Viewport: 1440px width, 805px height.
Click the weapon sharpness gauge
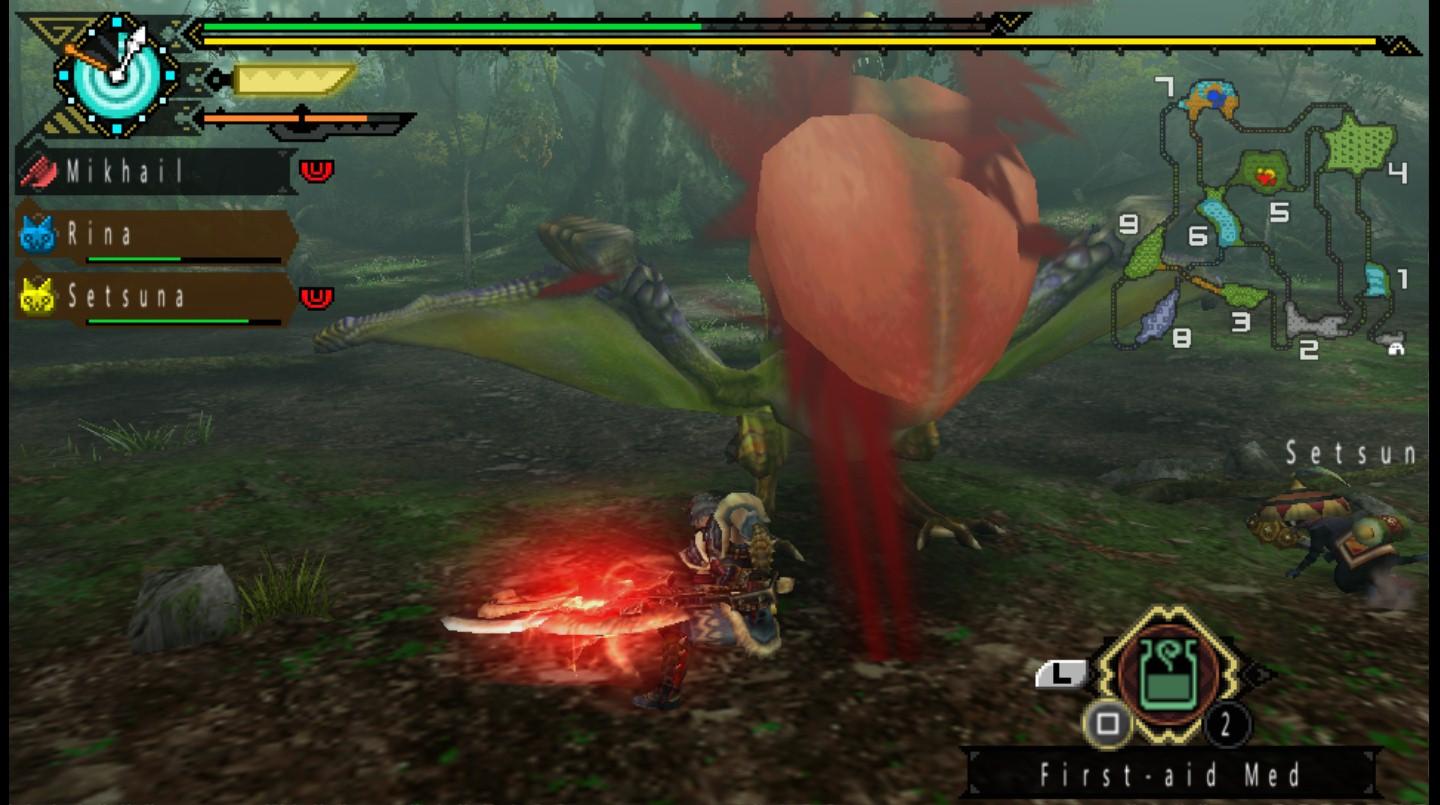294,79
